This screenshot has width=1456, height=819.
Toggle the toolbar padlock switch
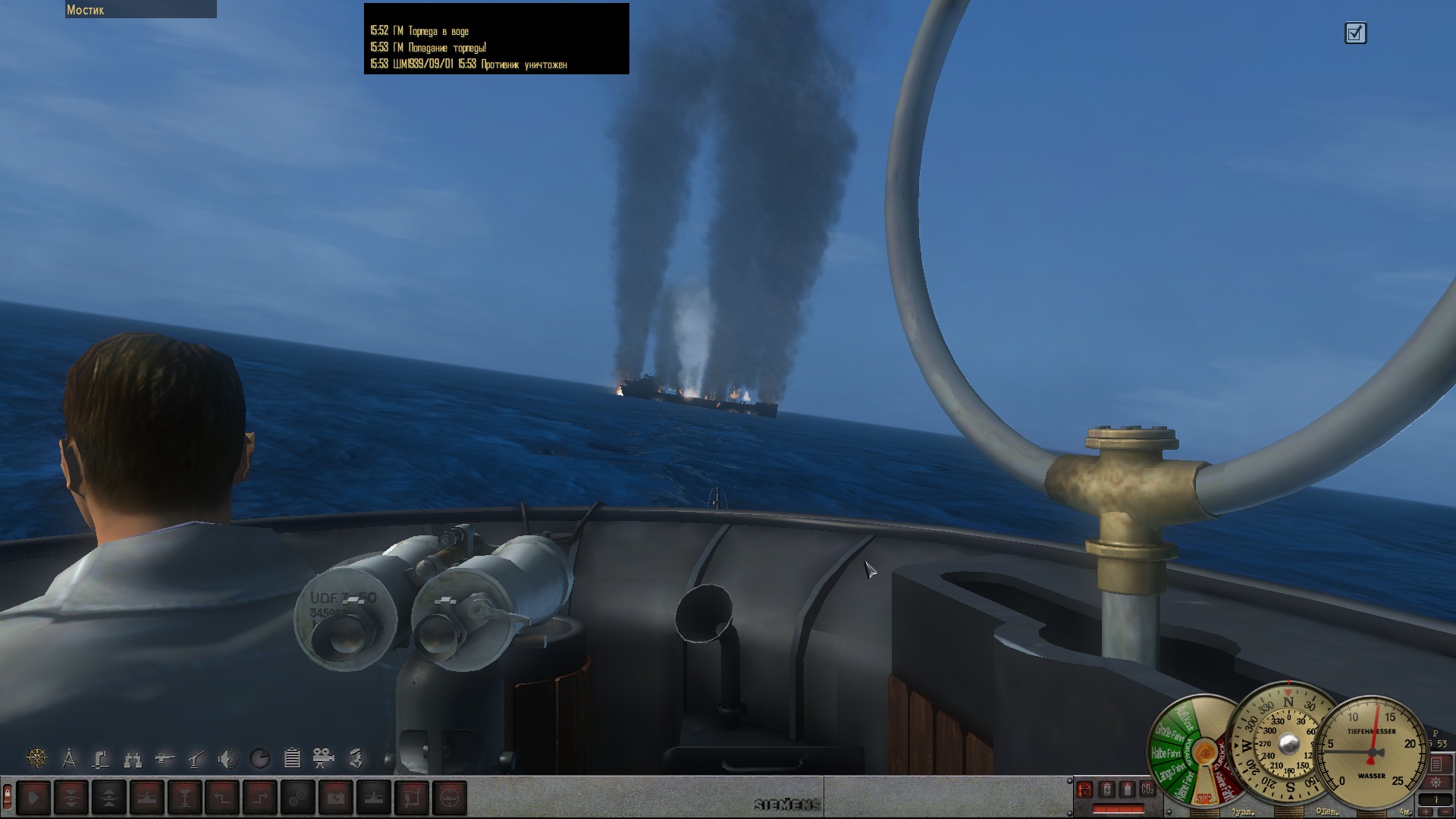(8, 796)
